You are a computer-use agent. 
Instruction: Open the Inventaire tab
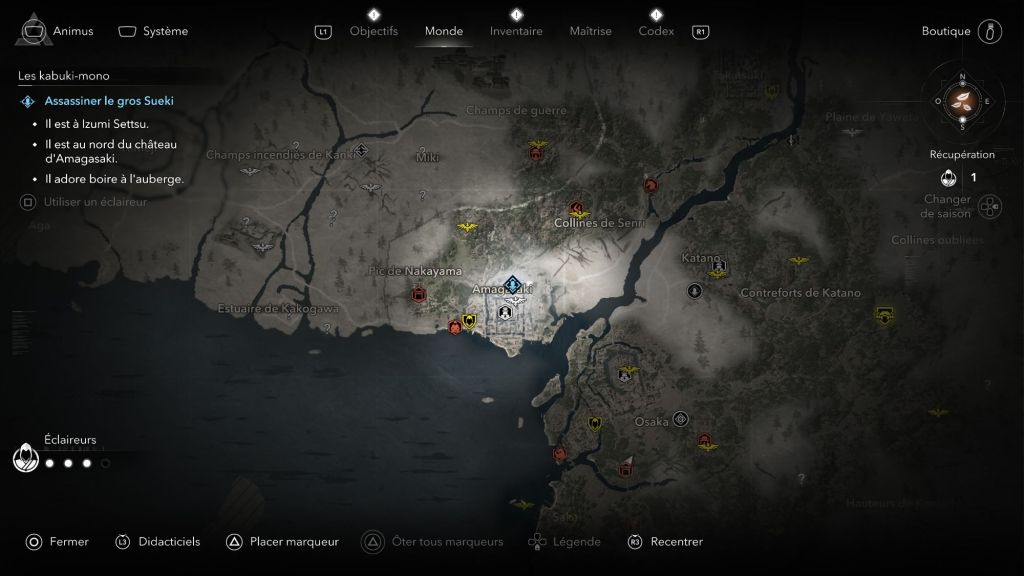click(x=516, y=31)
